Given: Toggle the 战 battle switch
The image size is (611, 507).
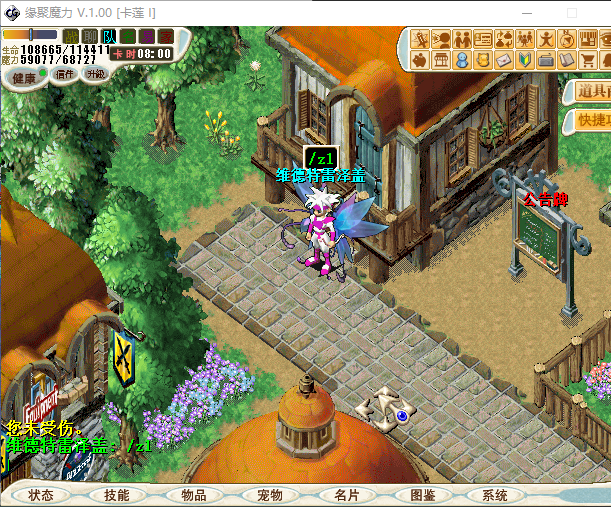Looking at the screenshot, I should coord(70,37).
